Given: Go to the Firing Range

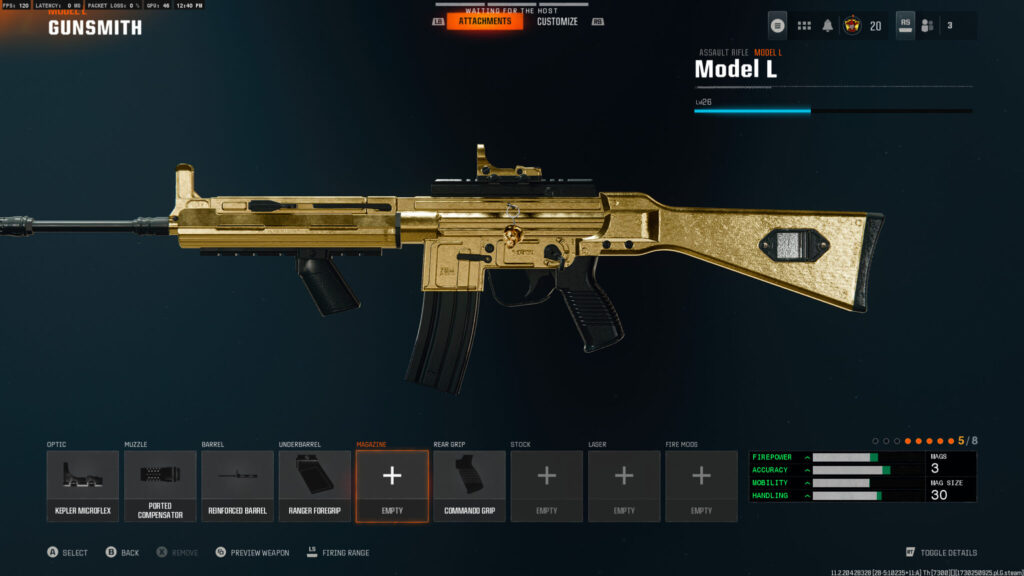Looking at the screenshot, I should [x=345, y=552].
